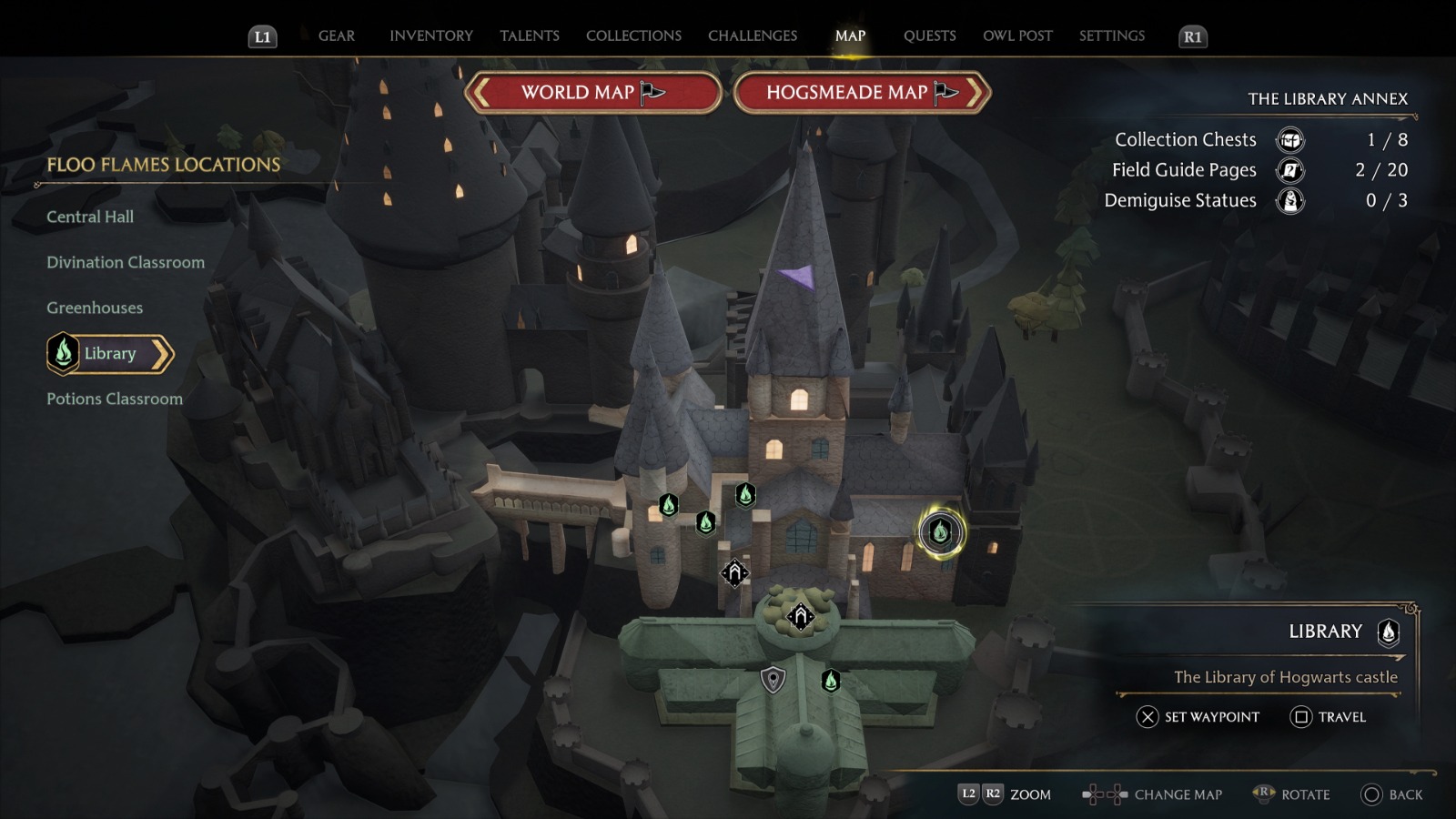Open the COLLECTIONS menu item
The height and width of the screenshot is (819, 1456).
click(632, 35)
